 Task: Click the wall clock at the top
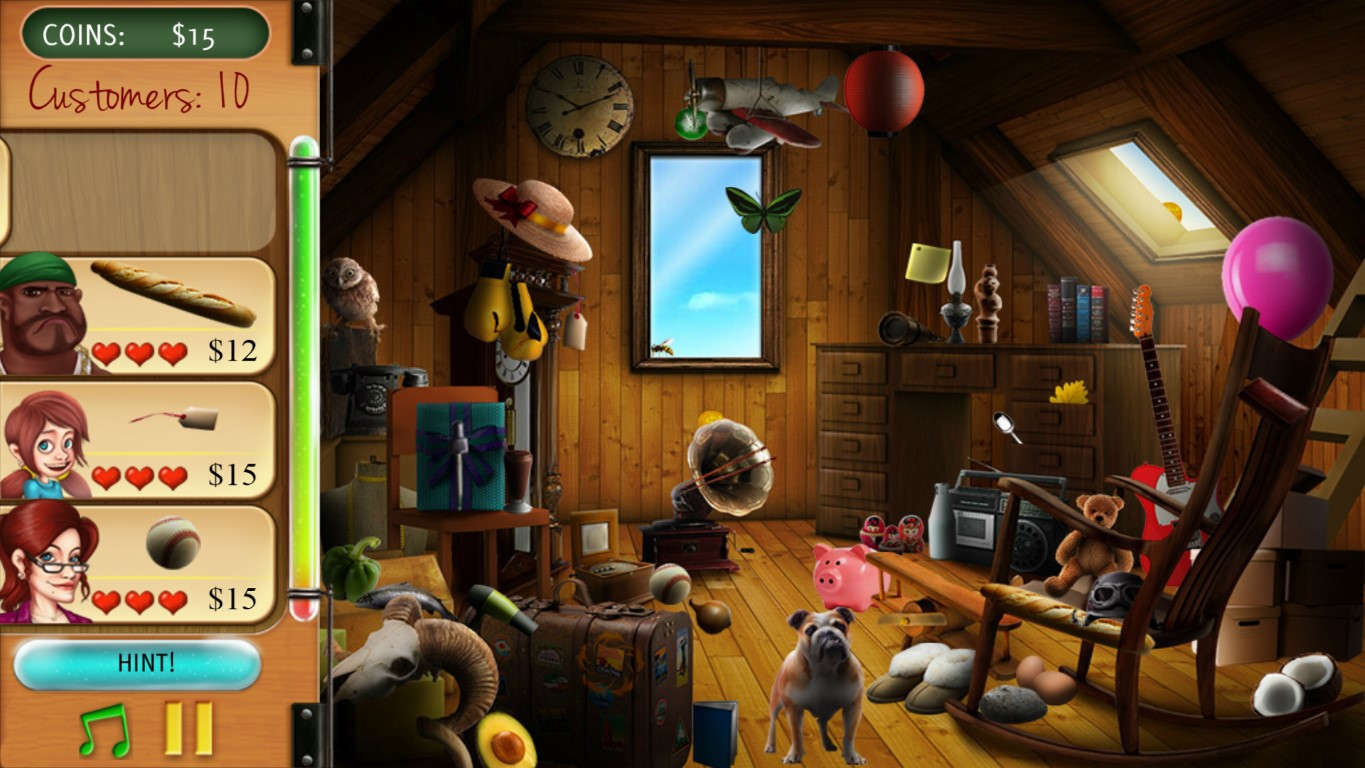pos(578,105)
